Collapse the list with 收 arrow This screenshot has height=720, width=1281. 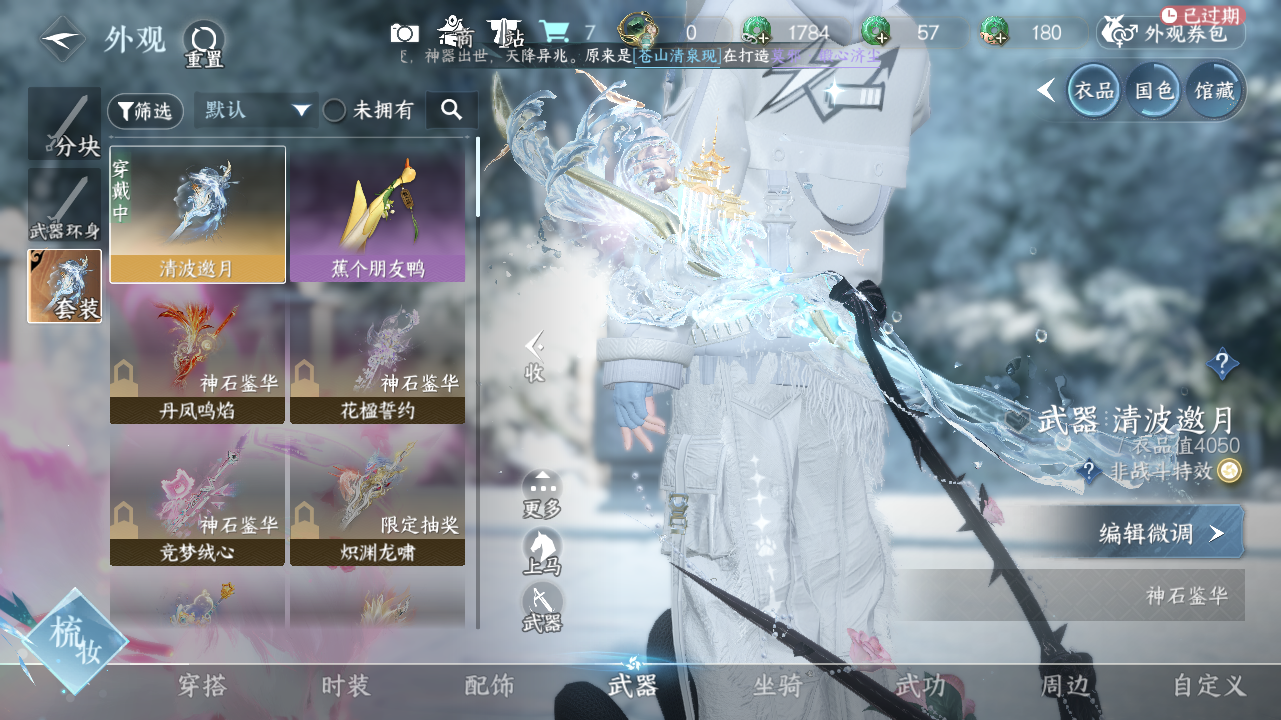point(535,356)
